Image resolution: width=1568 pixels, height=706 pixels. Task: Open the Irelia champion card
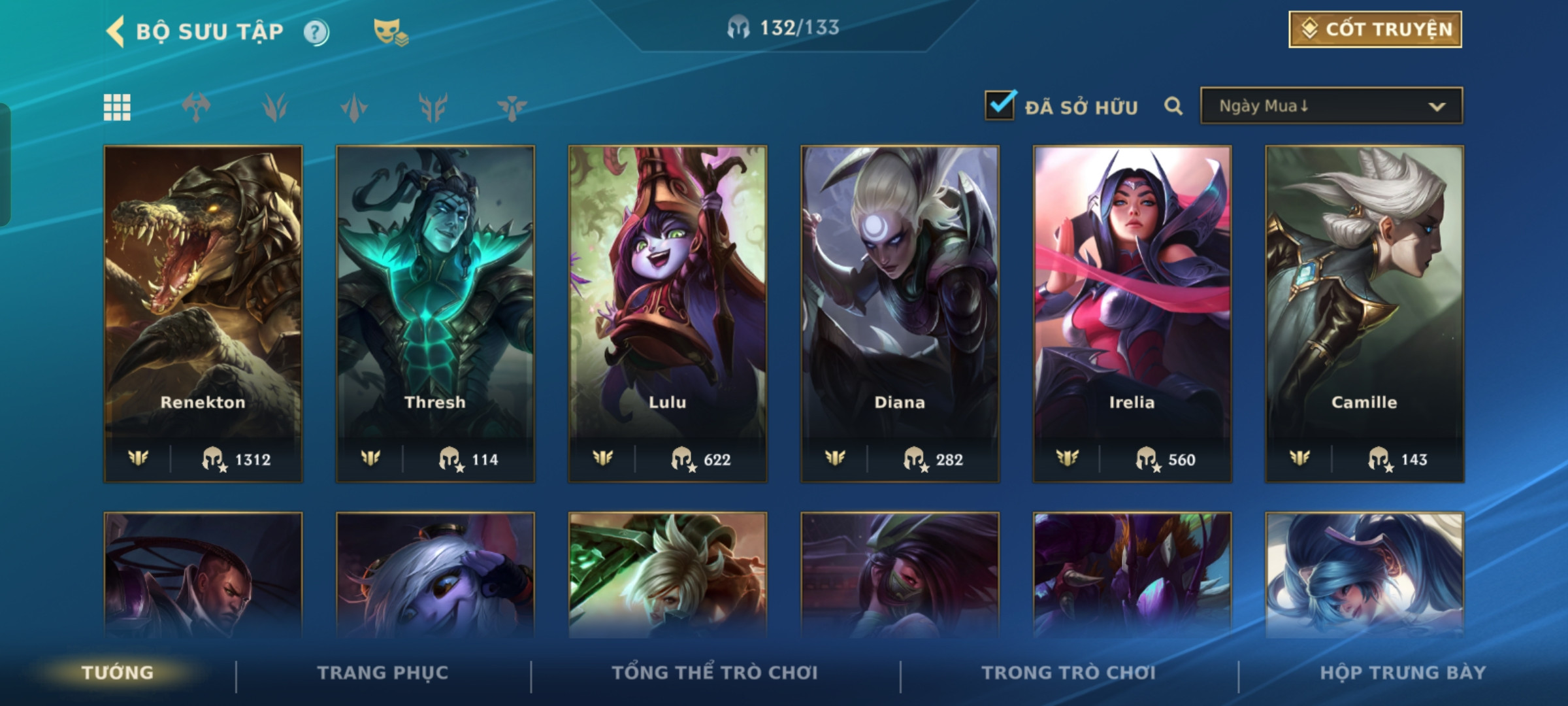point(1132,314)
